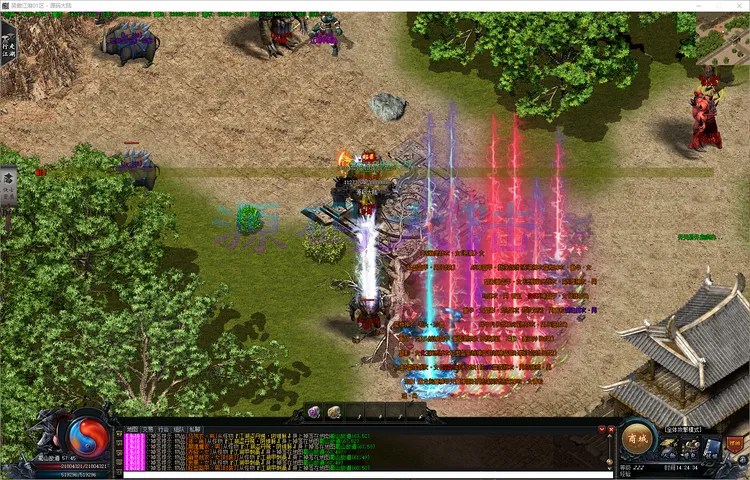Select the tan stone hotbar slot
Image resolution: width=750 pixels, height=480 pixels.
pos(334,412)
